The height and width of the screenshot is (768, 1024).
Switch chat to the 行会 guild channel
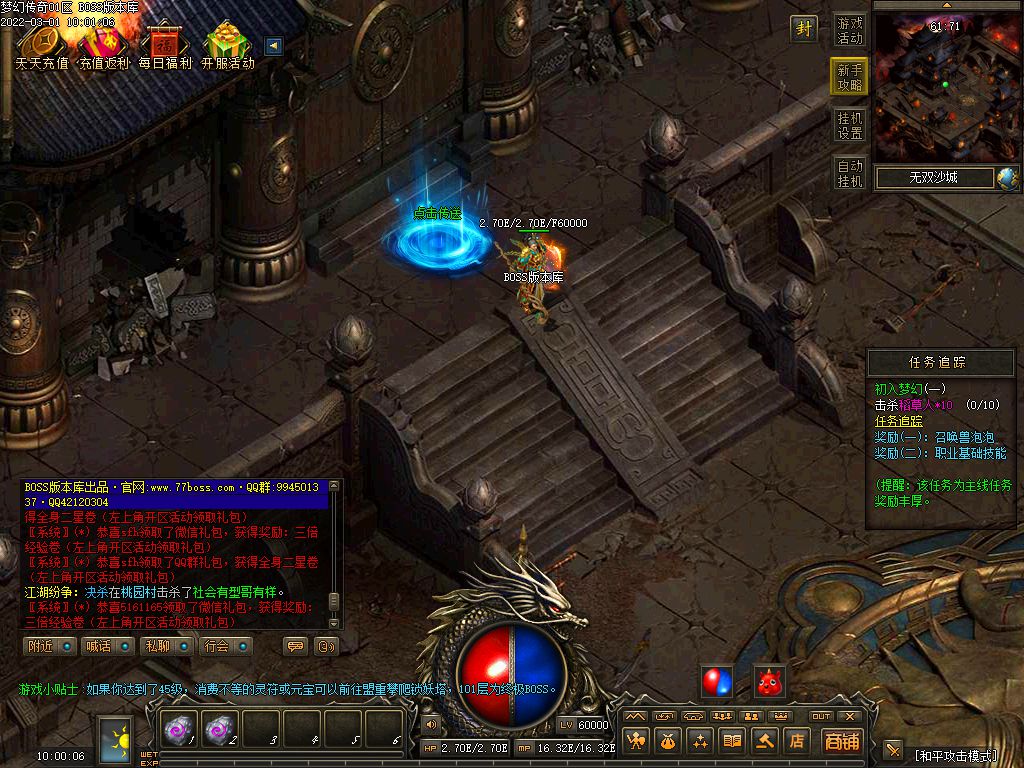[225, 646]
